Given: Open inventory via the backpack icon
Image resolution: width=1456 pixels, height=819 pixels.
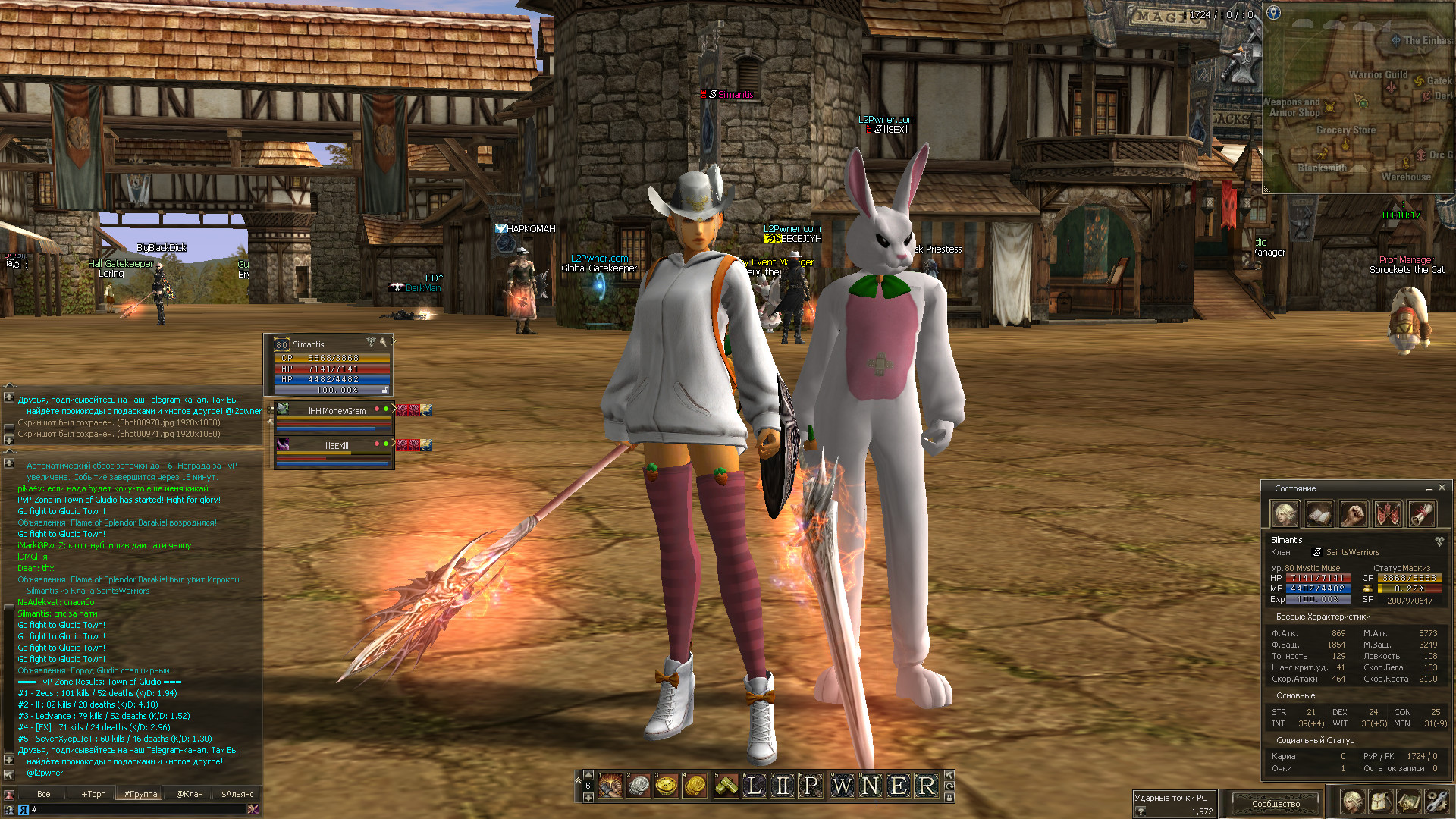Looking at the screenshot, I should point(1380,801).
